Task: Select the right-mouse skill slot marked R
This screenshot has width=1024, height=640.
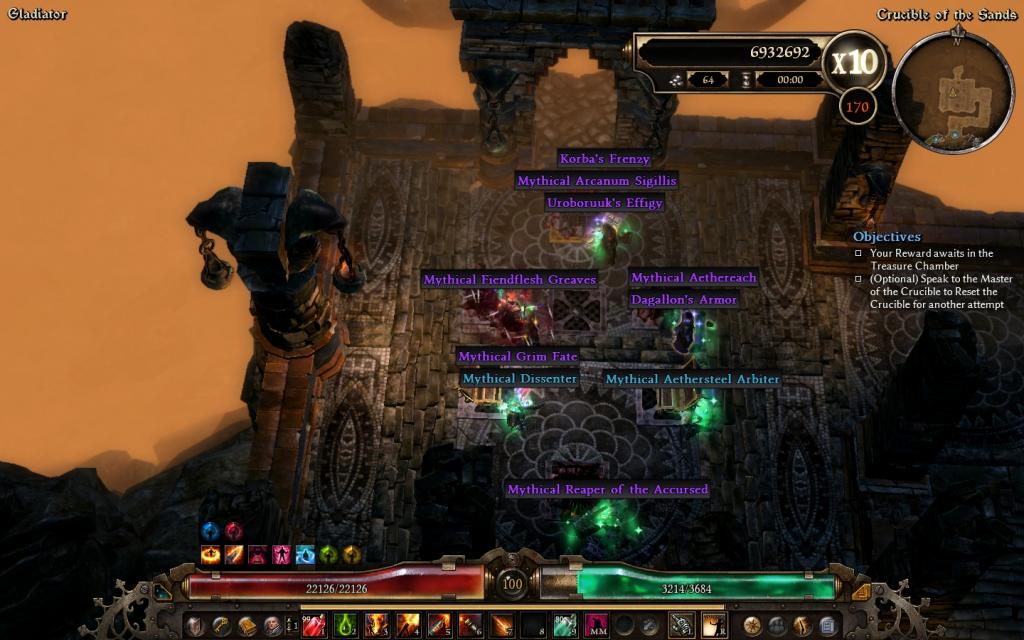Action: pyautogui.click(x=714, y=626)
